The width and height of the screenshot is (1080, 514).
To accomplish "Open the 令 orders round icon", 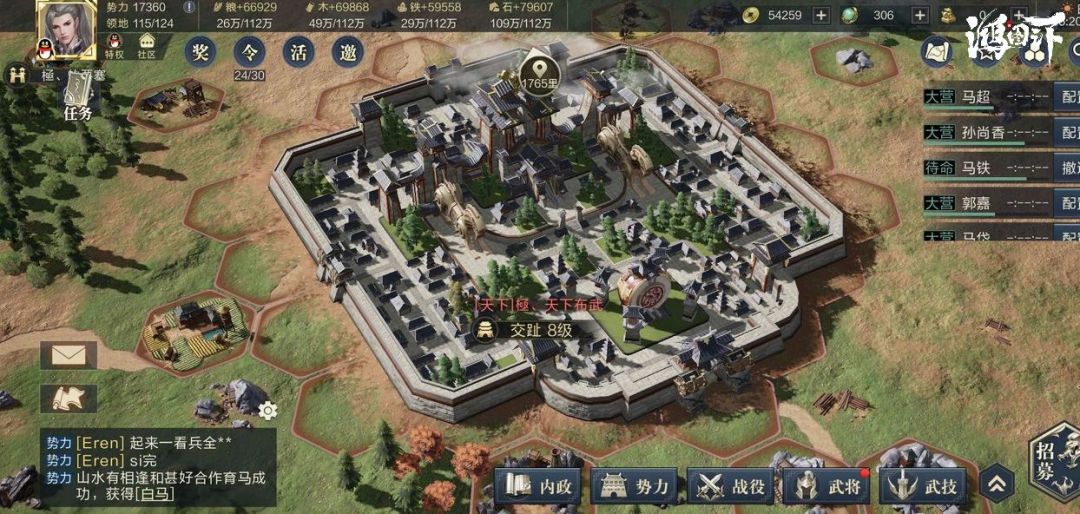I will 249,53.
